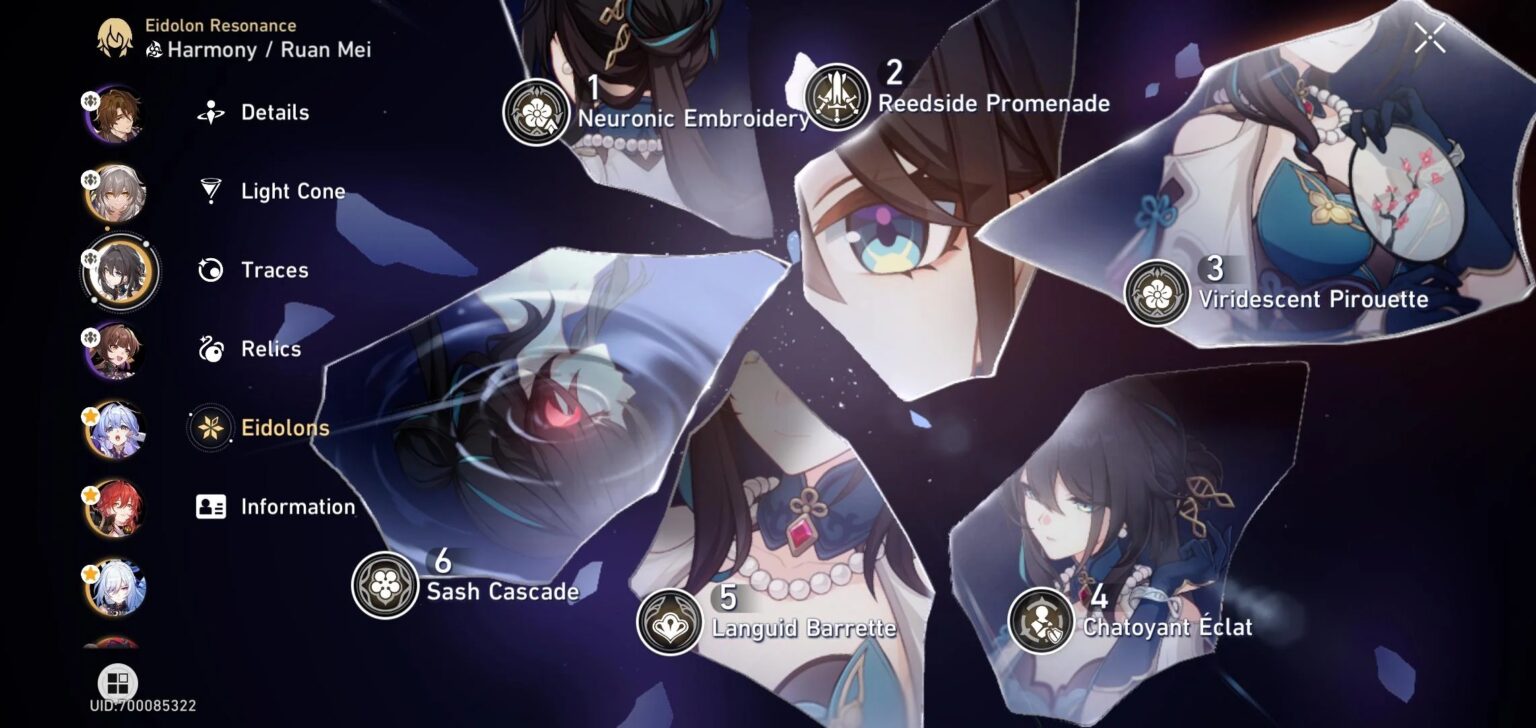This screenshot has height=728, width=1536.
Task: Switch to the Light Cone section
Action: tap(293, 191)
